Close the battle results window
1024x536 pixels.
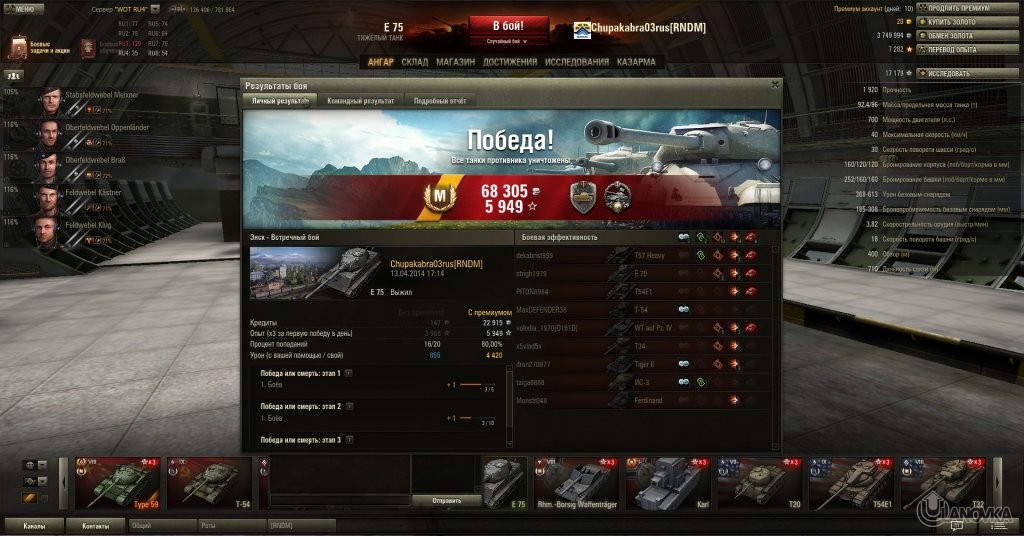click(x=775, y=85)
